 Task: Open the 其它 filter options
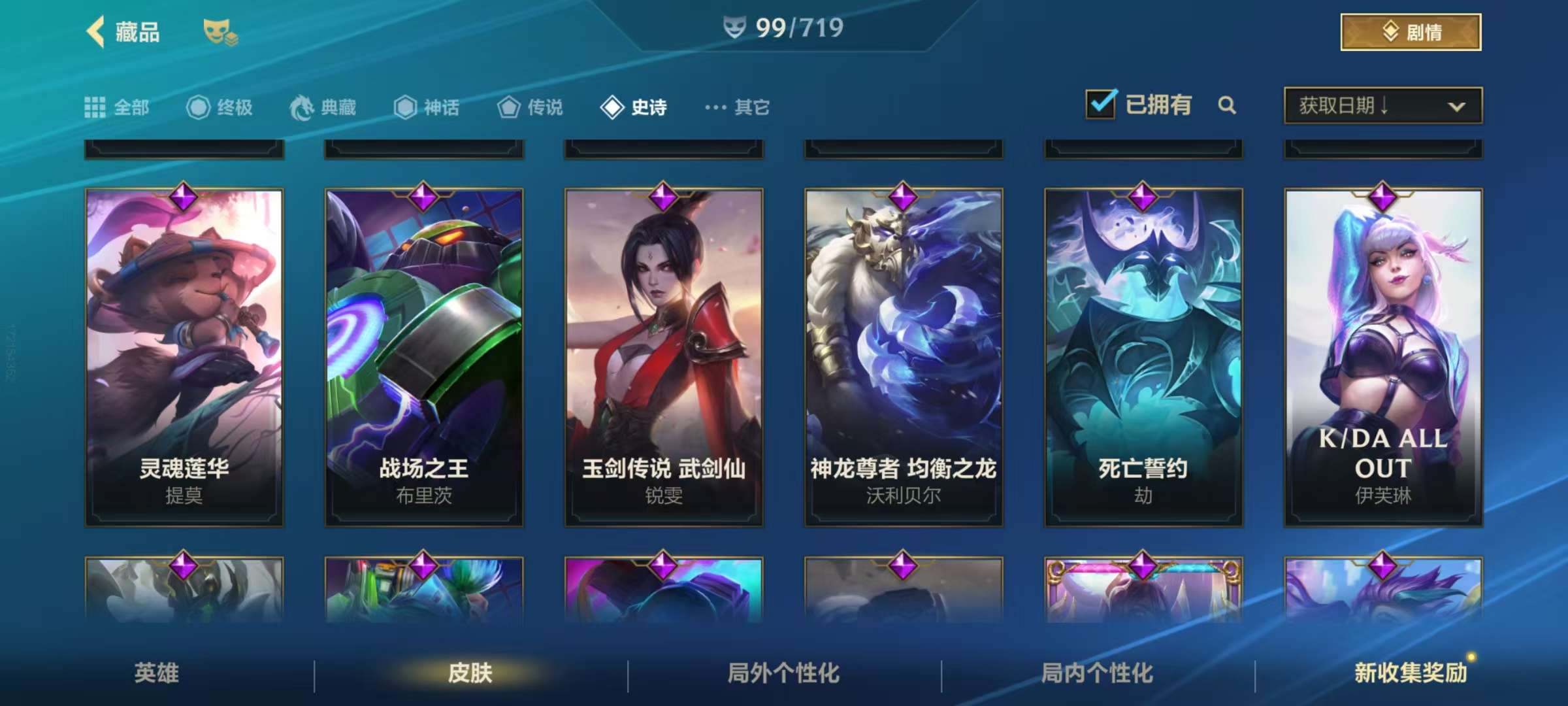coord(738,107)
